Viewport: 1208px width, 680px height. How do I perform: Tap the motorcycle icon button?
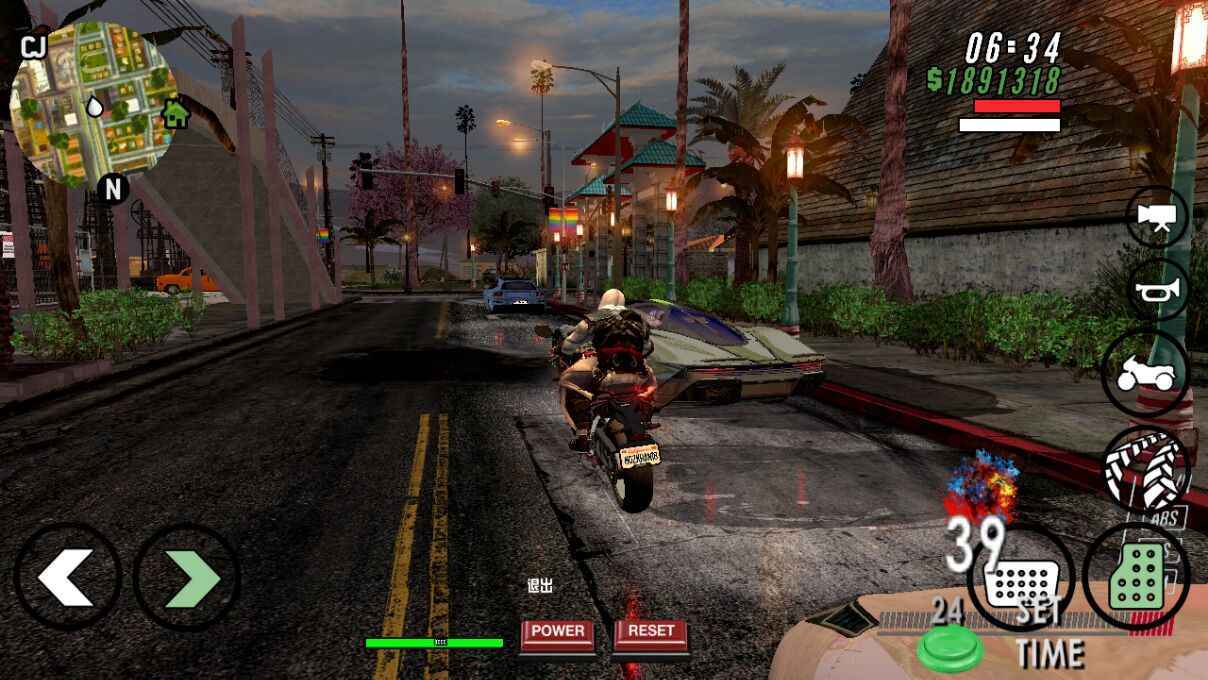(1146, 375)
